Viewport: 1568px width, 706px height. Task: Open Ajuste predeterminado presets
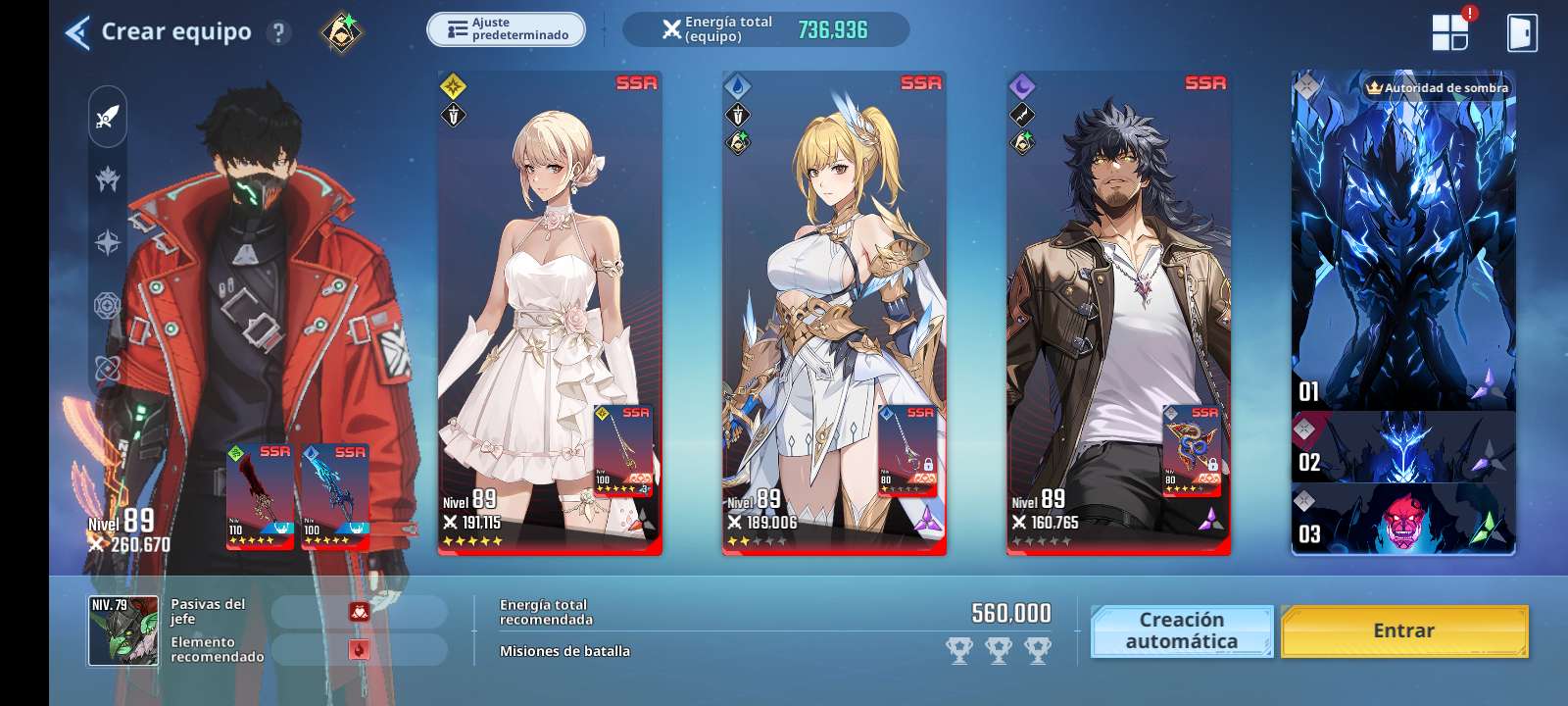[506, 29]
